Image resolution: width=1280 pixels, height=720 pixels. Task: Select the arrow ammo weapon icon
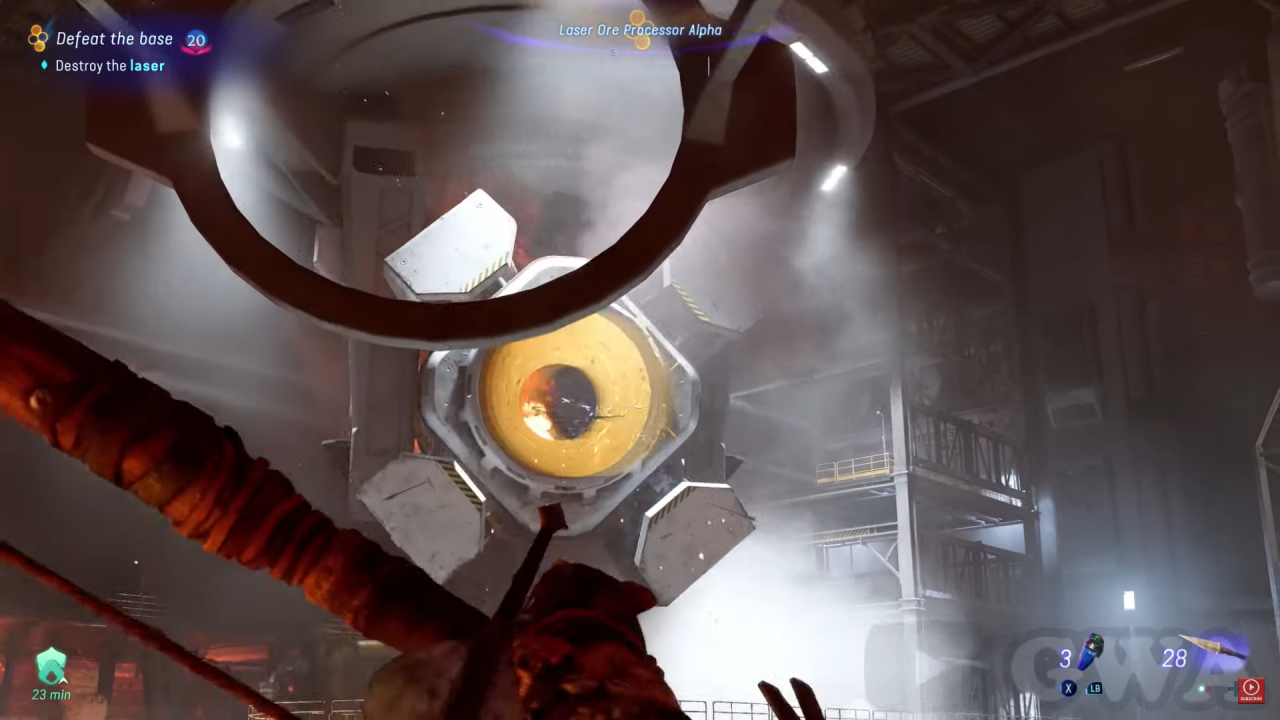(1212, 647)
